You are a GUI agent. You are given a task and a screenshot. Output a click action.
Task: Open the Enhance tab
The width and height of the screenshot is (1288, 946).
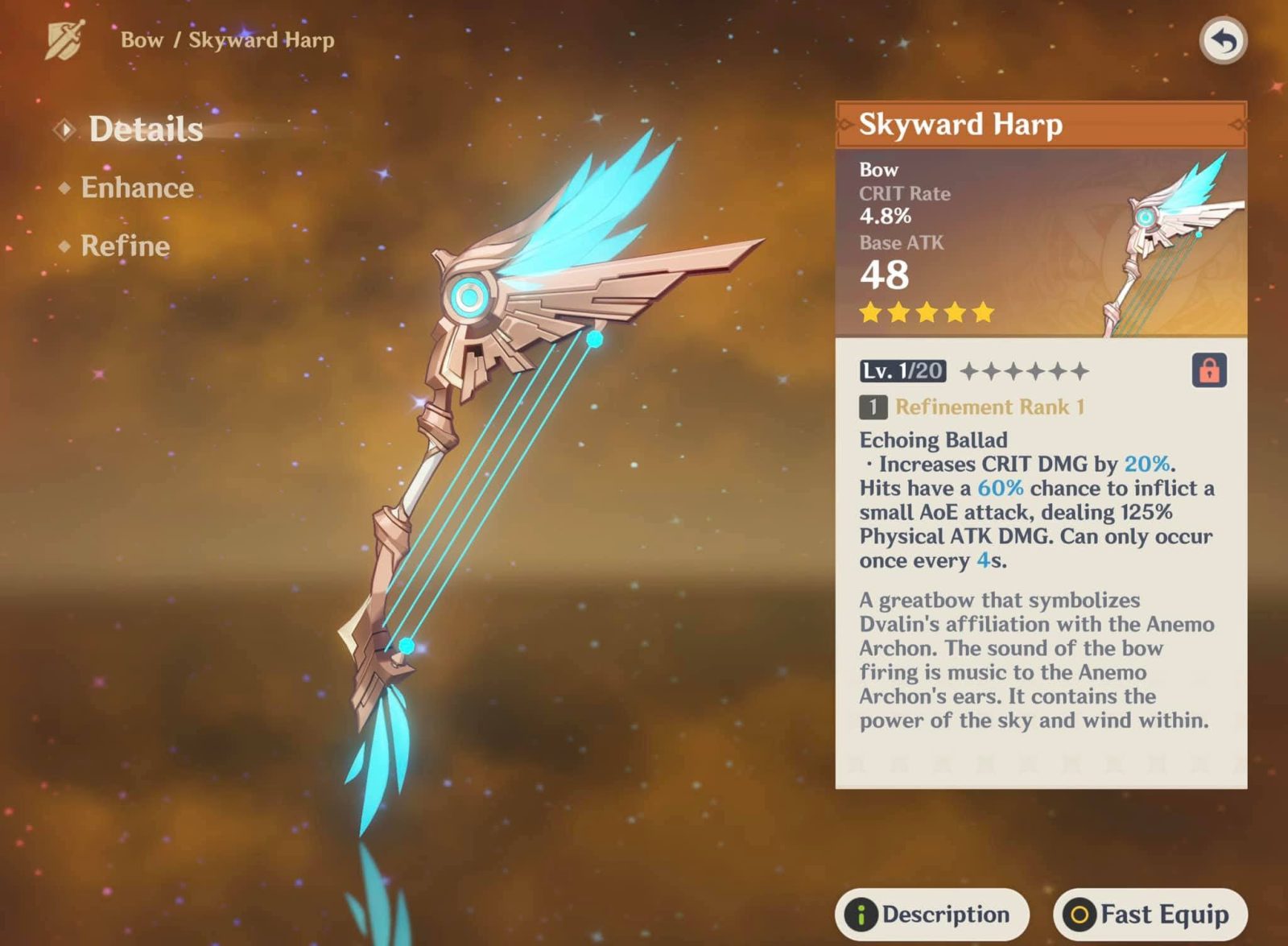click(x=137, y=188)
